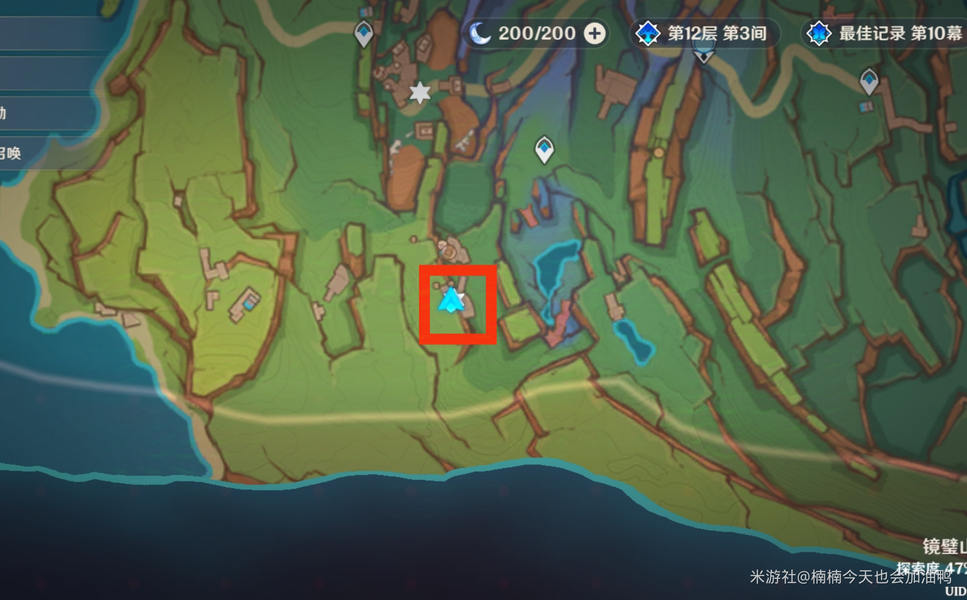This screenshot has height=600, width=967.
Task: Select the white star map marker
Action: click(x=420, y=92)
